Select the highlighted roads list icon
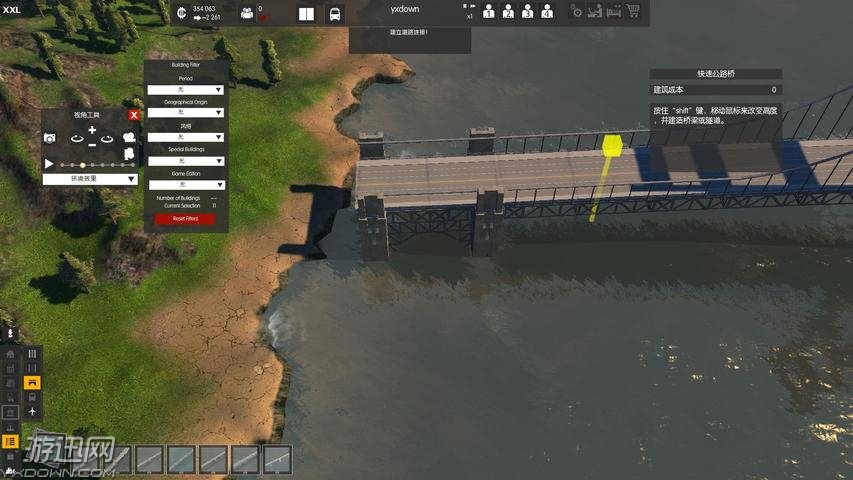Screen dimensions: 853x480 [x=11, y=441]
